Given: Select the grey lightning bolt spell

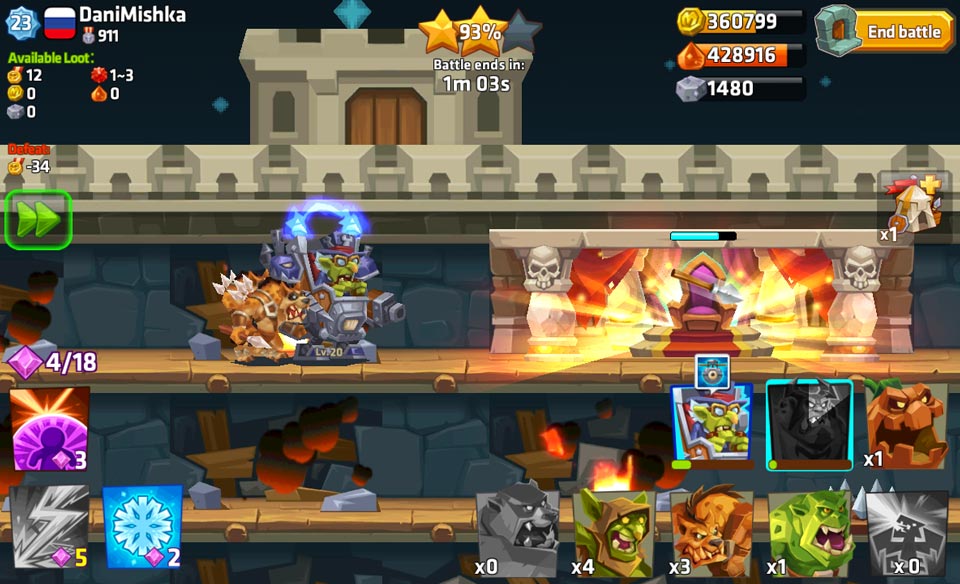Looking at the screenshot, I should (49, 527).
